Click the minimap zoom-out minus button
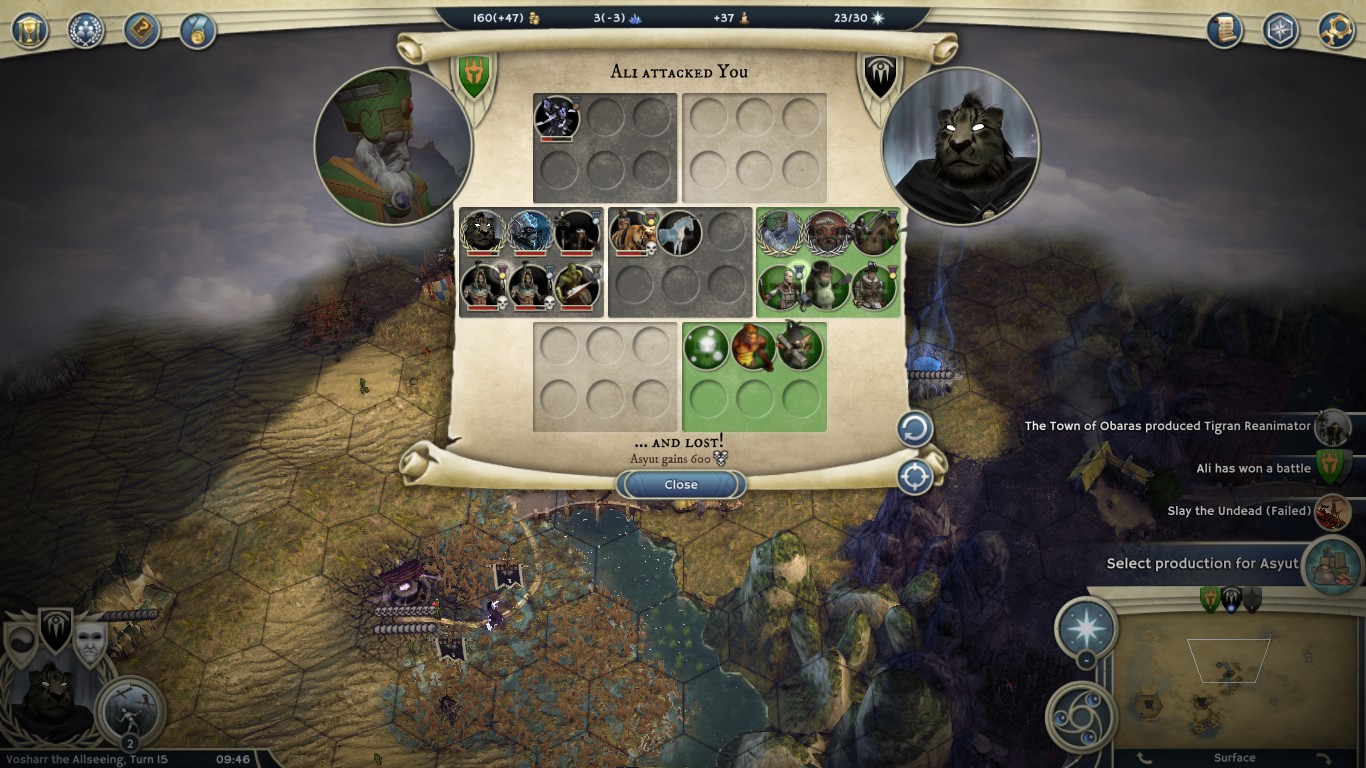Image resolution: width=1366 pixels, height=768 pixels. (1086, 660)
